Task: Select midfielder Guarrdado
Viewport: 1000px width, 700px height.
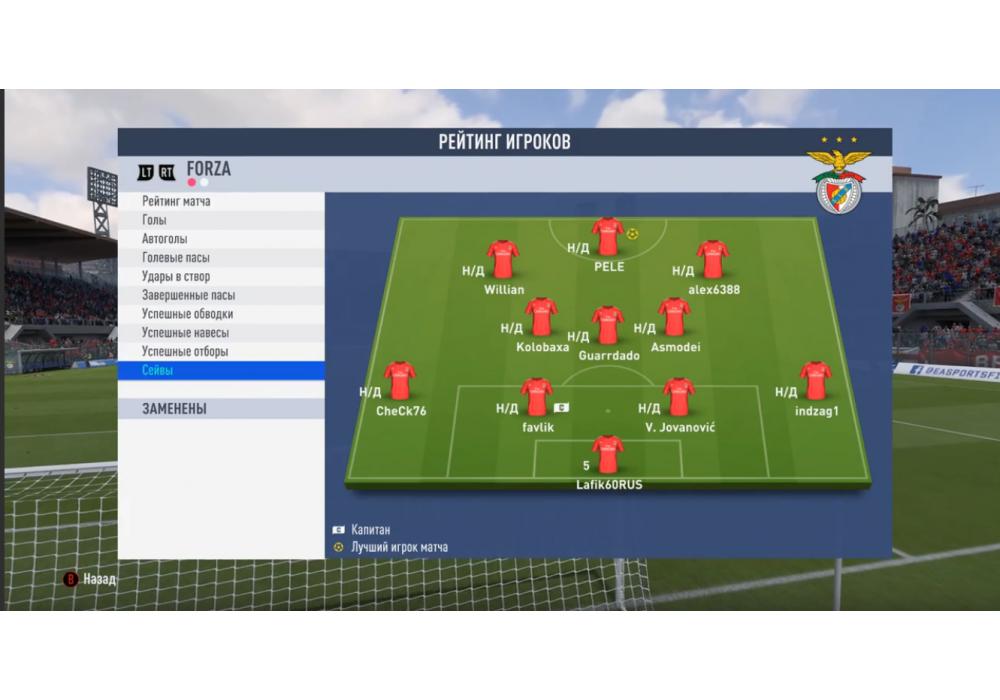Action: [607, 325]
